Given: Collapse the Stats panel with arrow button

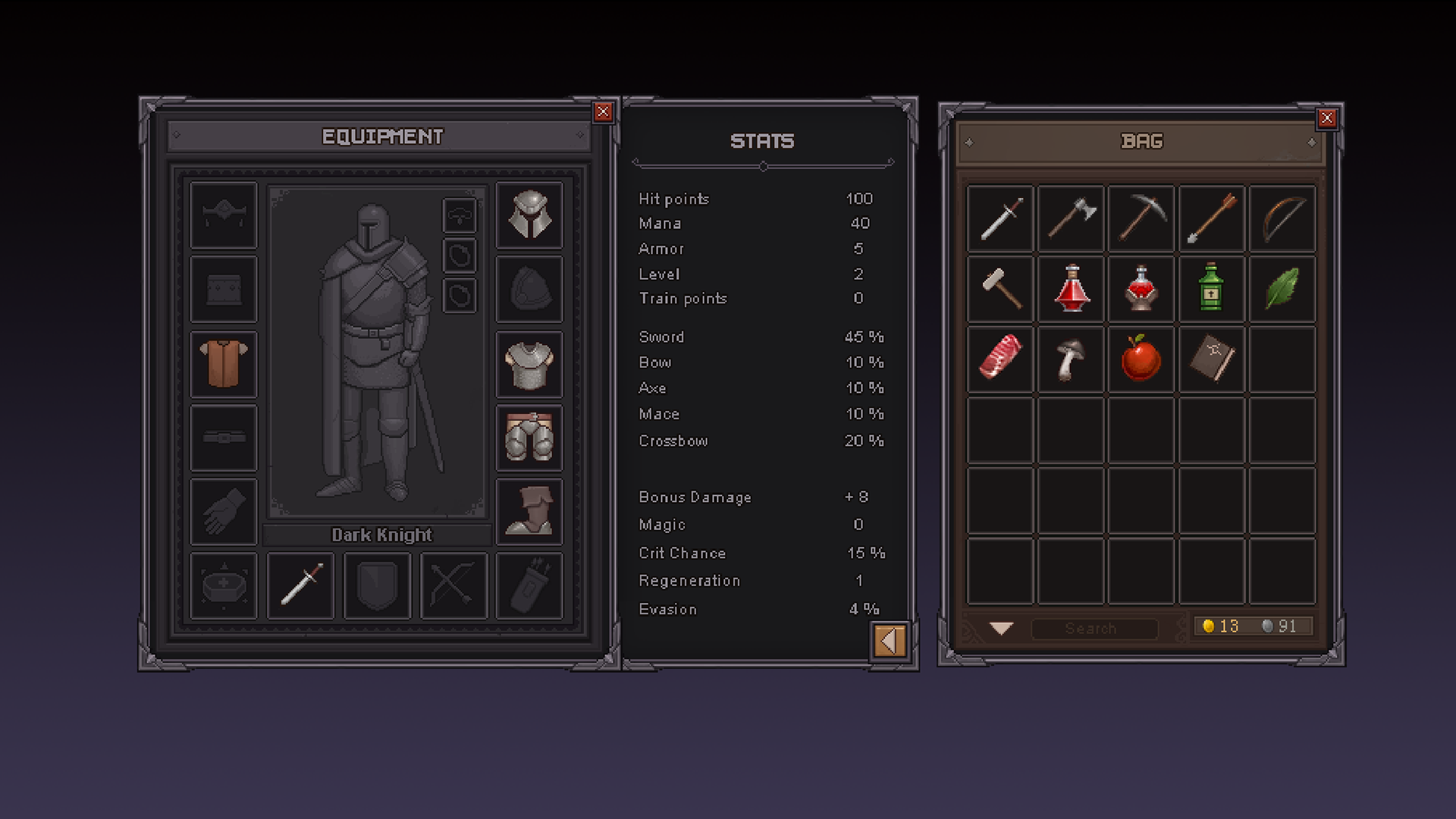Looking at the screenshot, I should (890, 642).
